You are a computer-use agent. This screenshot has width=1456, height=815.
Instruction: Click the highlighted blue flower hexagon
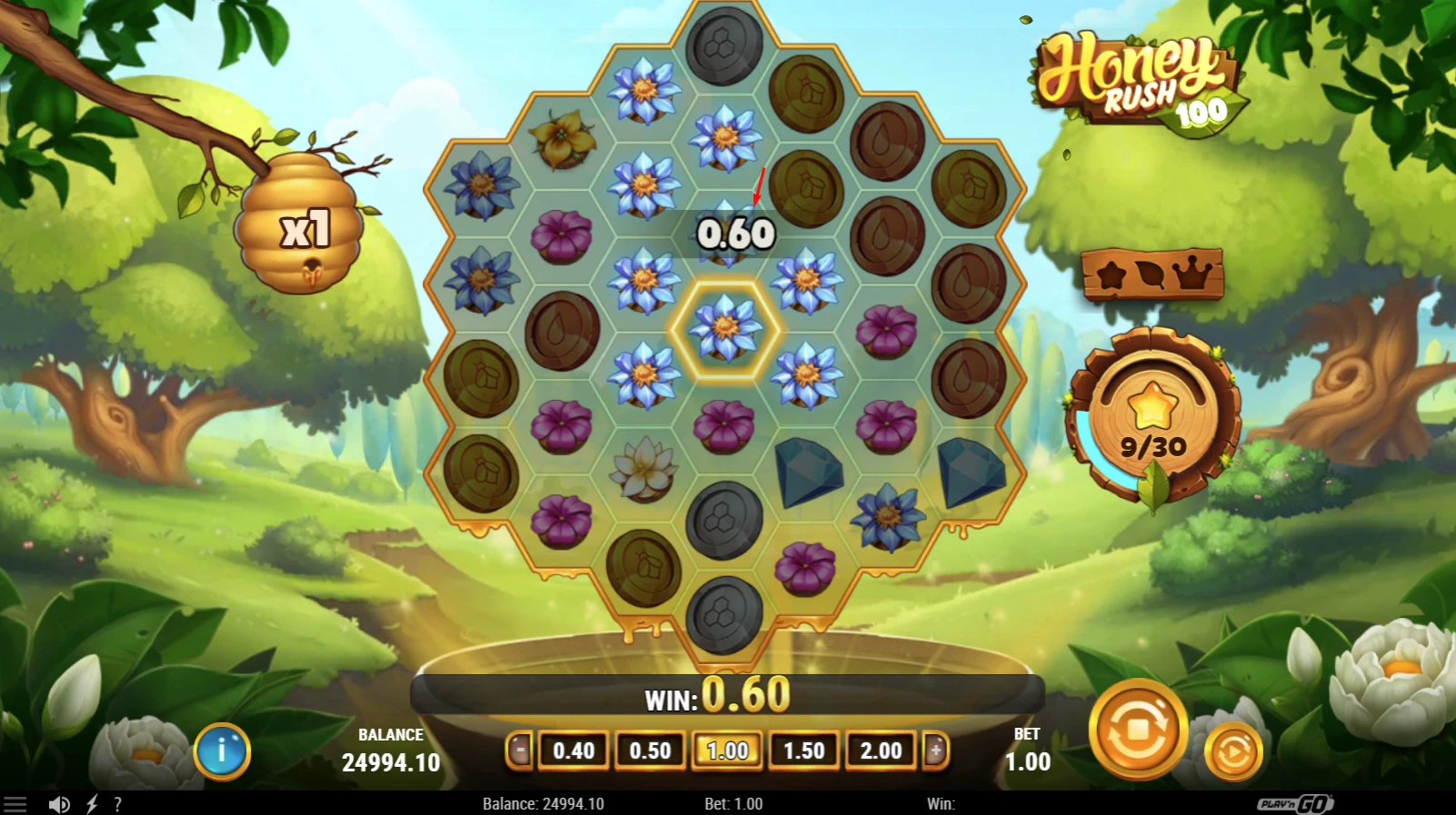click(x=724, y=329)
